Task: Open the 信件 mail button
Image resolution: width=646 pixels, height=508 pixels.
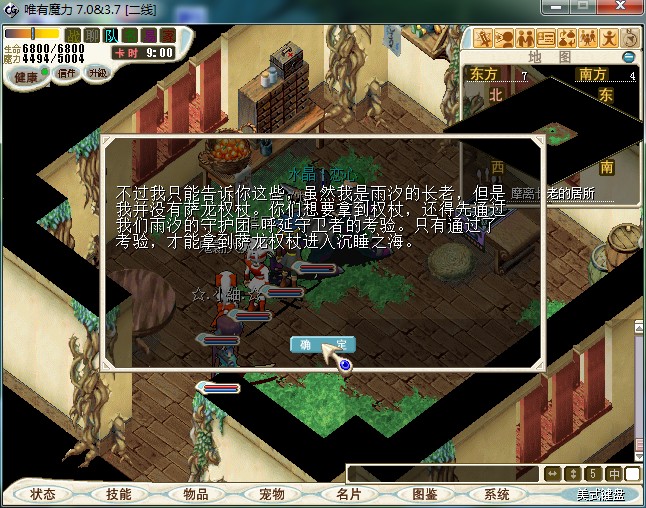Action: 67,73
